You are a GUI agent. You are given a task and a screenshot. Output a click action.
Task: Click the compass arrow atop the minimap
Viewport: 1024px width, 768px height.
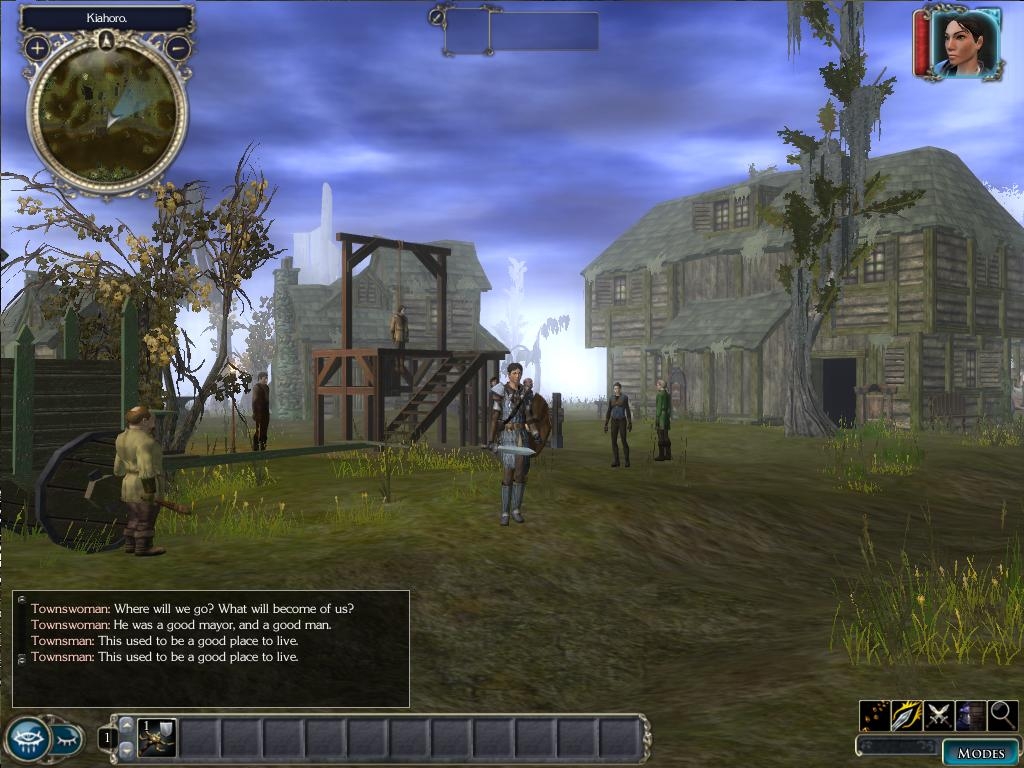[x=107, y=40]
